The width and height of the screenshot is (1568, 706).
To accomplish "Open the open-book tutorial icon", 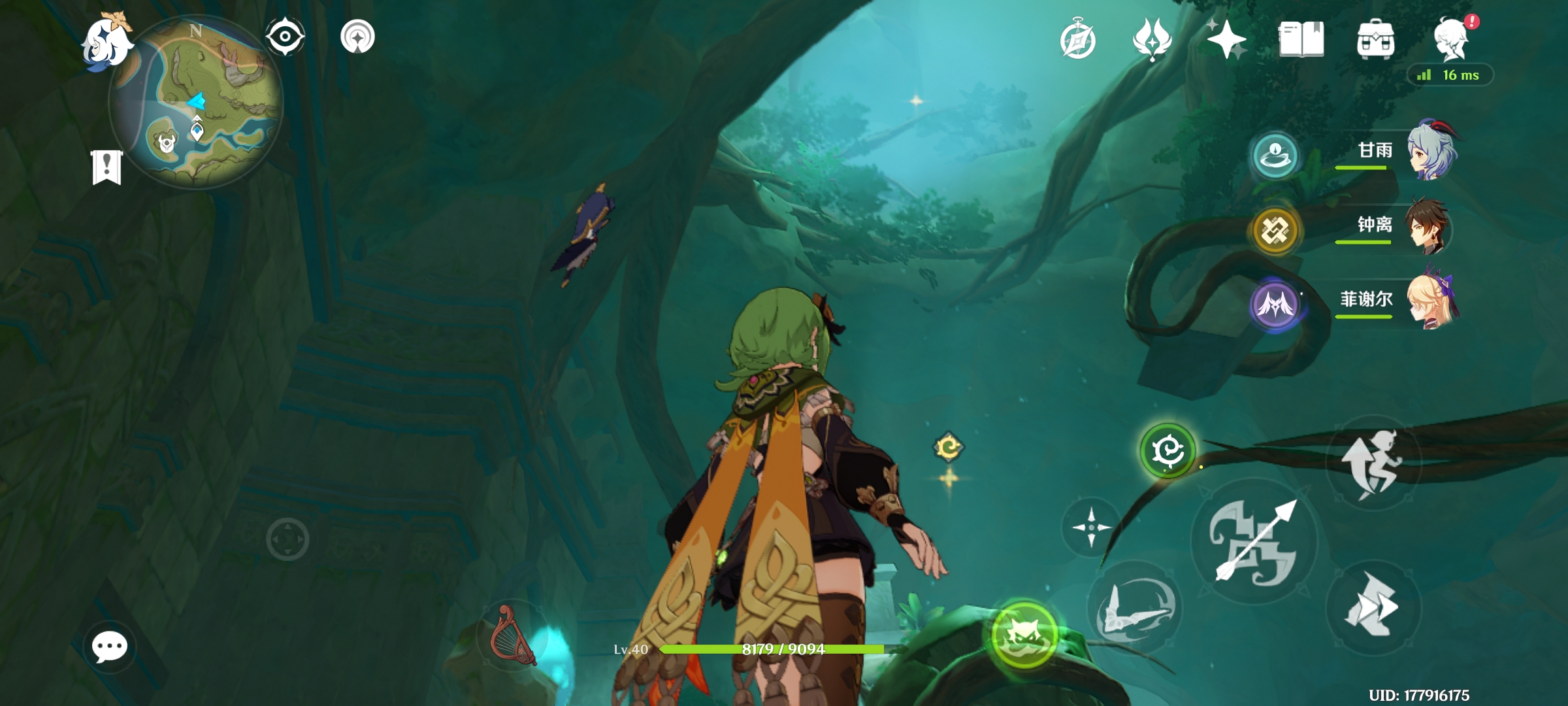I will pyautogui.click(x=1301, y=39).
